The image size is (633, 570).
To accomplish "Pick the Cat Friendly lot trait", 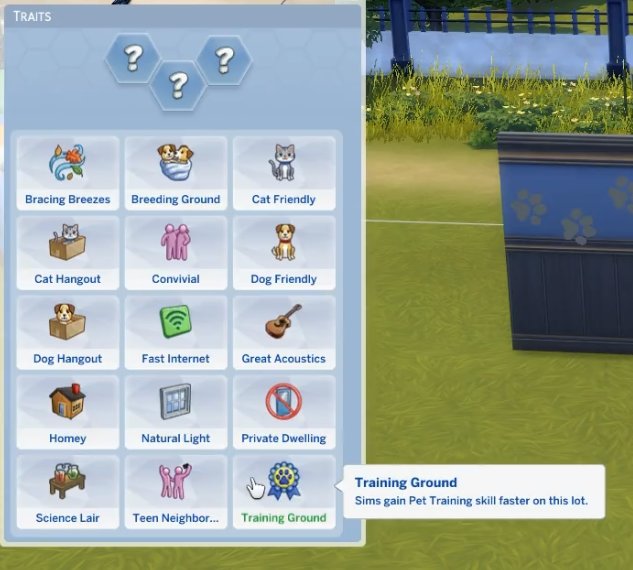I will pyautogui.click(x=283, y=172).
